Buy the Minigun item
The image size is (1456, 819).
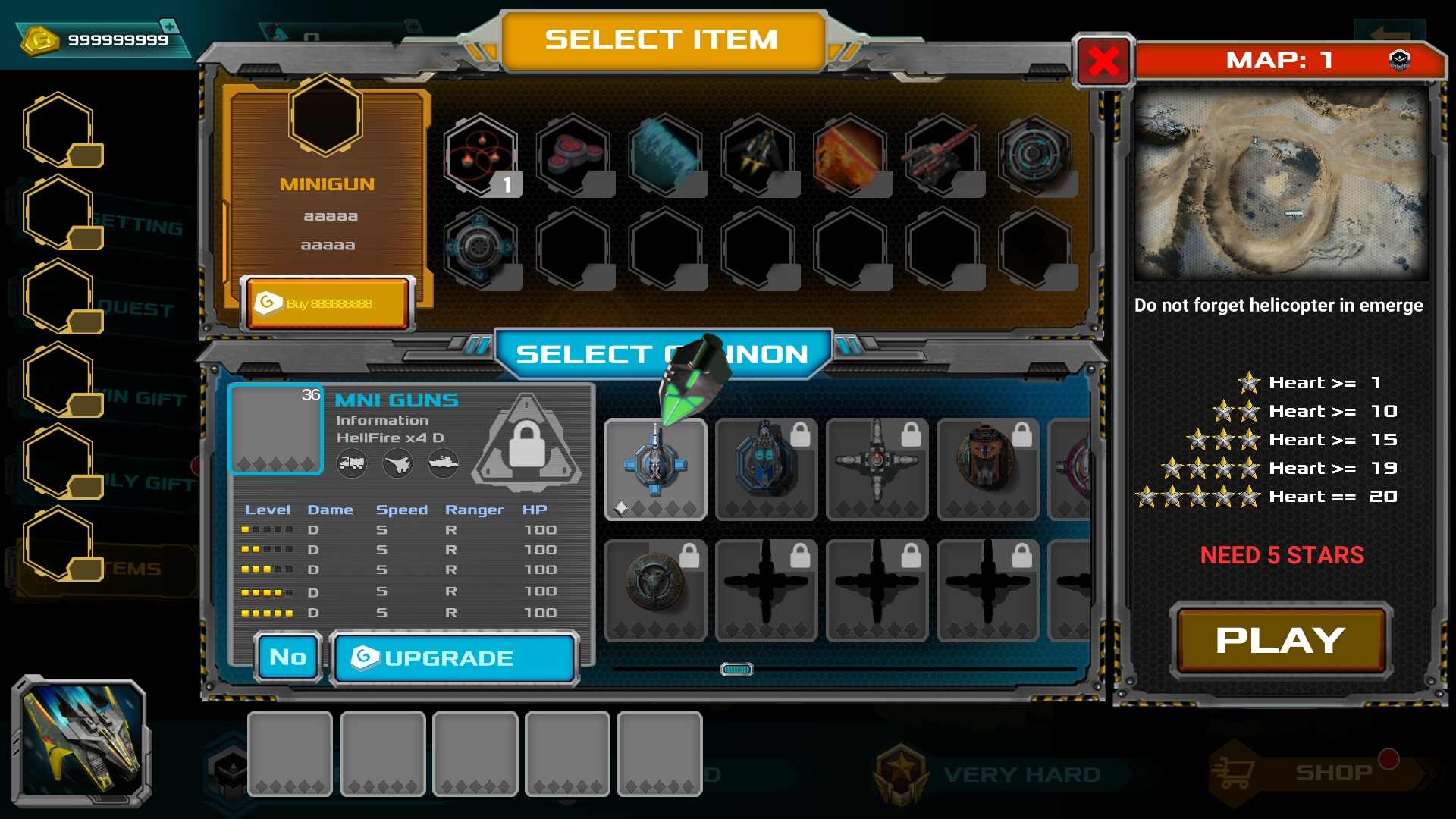328,303
